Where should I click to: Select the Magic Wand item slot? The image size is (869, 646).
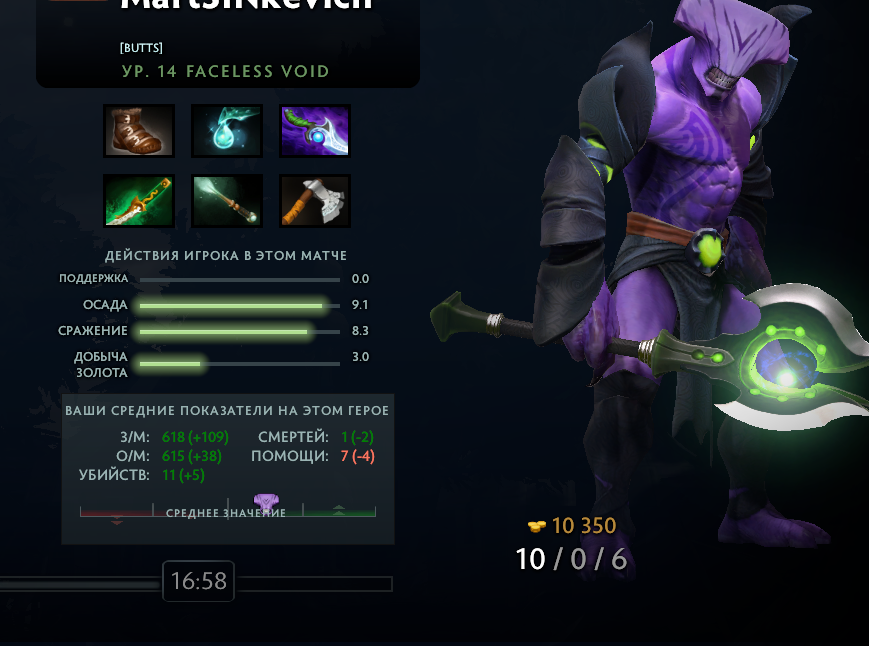coord(227,201)
